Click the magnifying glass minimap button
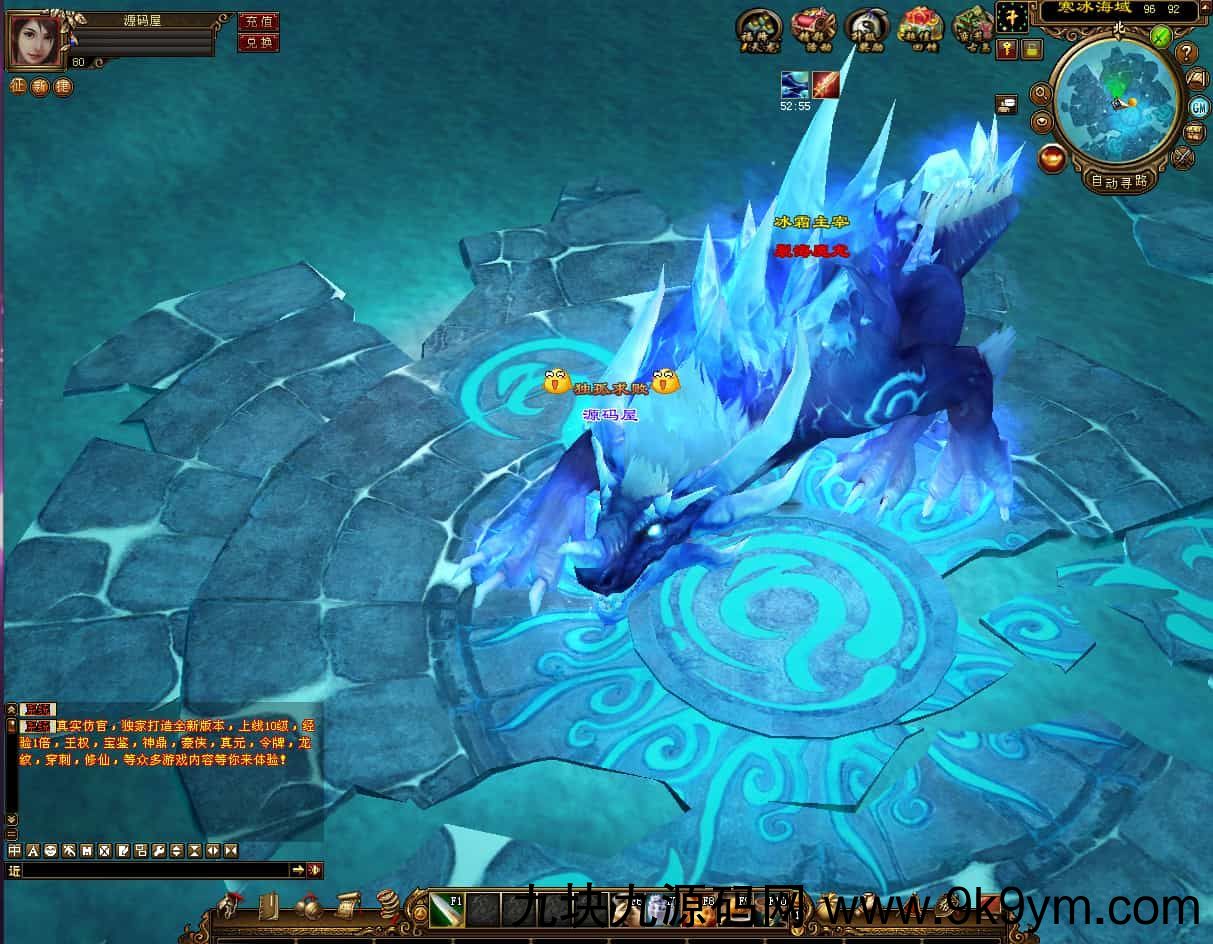The height and width of the screenshot is (944, 1213). pyautogui.click(x=1041, y=94)
